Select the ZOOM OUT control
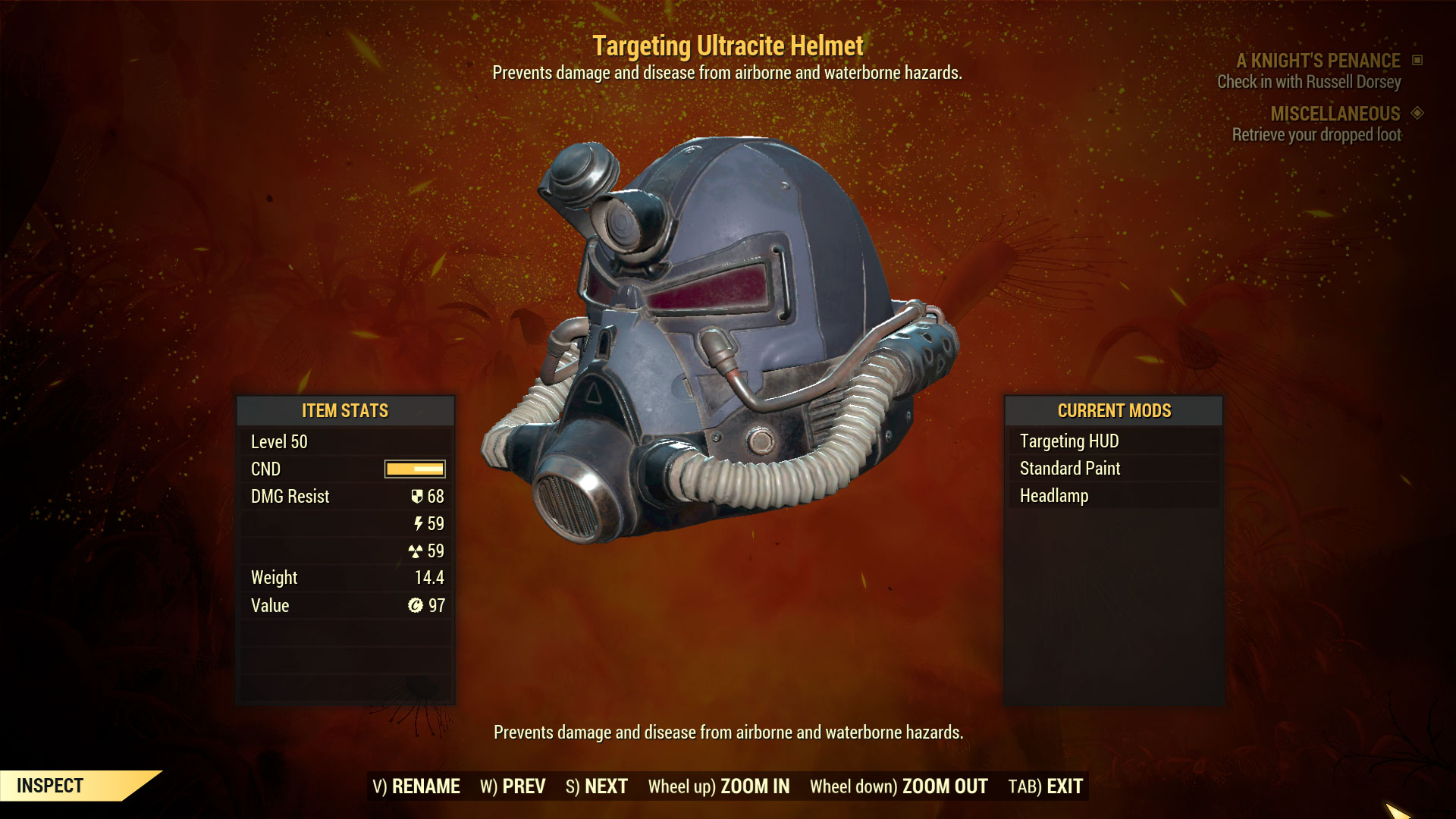 point(899,786)
